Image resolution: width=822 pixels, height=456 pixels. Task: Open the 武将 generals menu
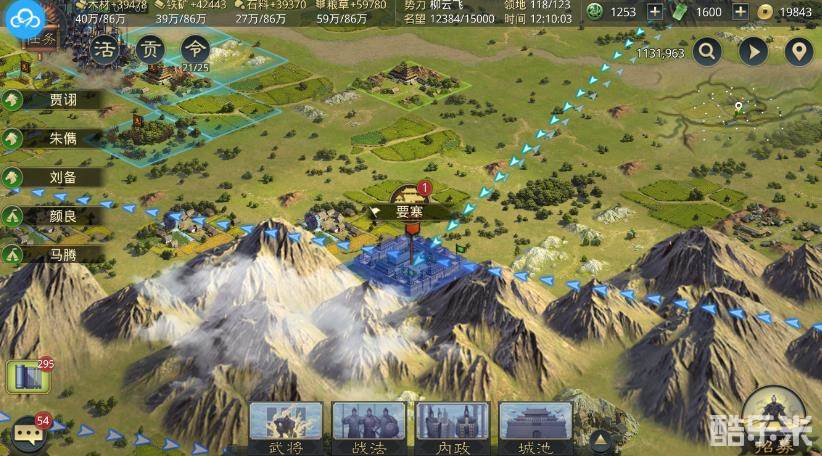pos(286,426)
